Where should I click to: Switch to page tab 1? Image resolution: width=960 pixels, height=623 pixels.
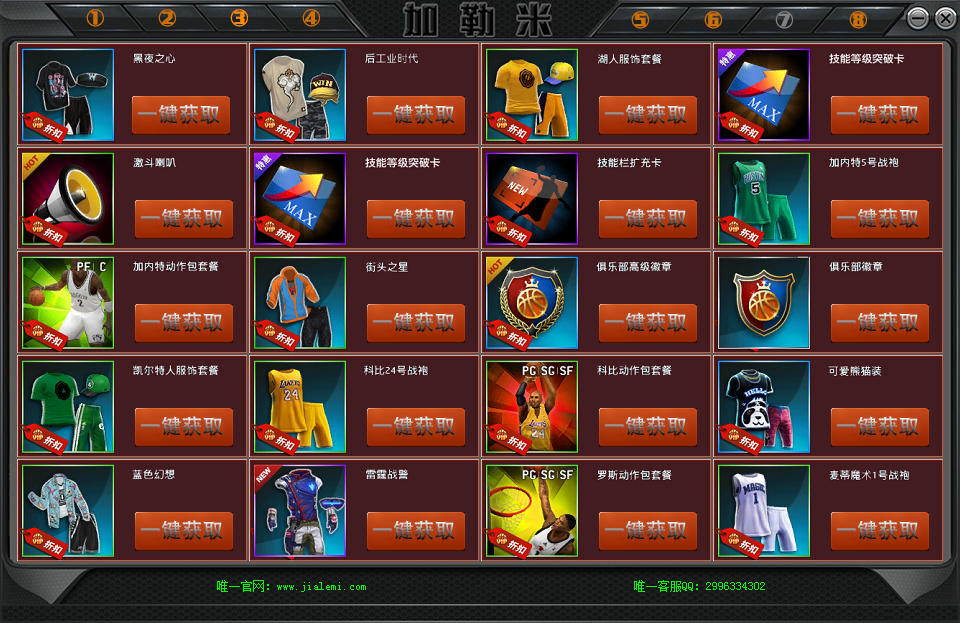[x=96, y=18]
